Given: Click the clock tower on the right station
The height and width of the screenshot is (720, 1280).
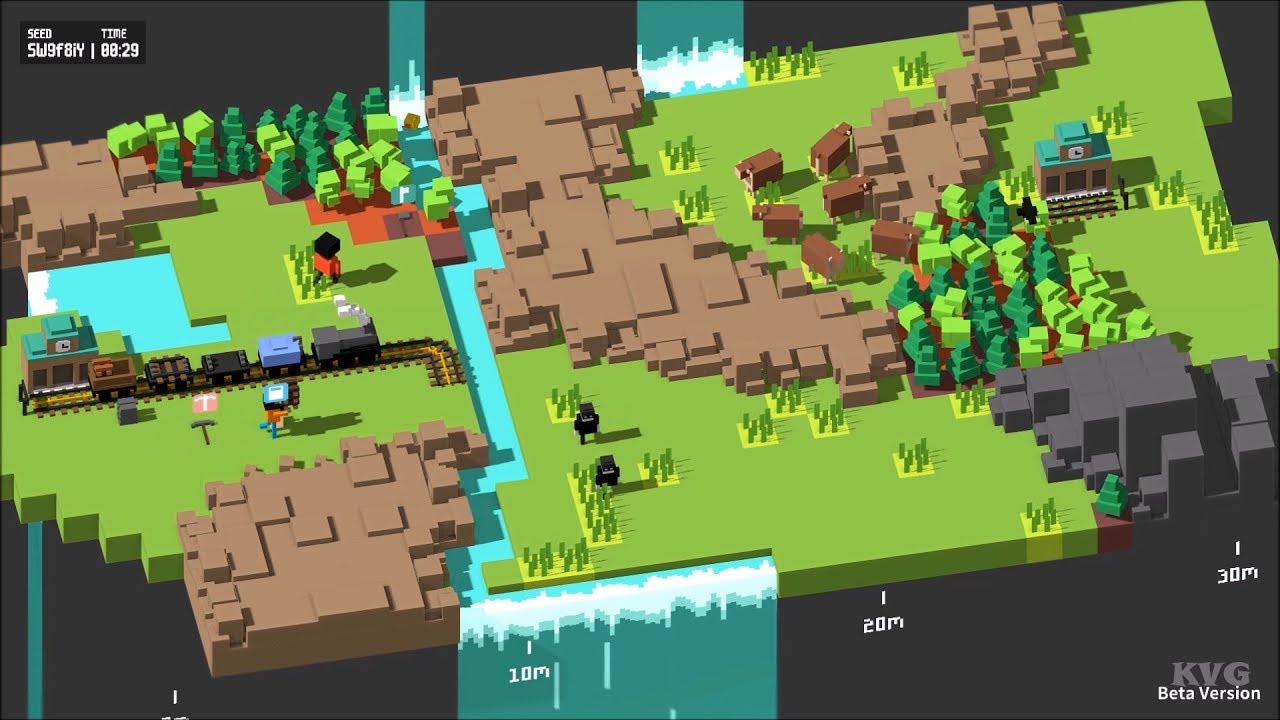Looking at the screenshot, I should tap(1076, 152).
